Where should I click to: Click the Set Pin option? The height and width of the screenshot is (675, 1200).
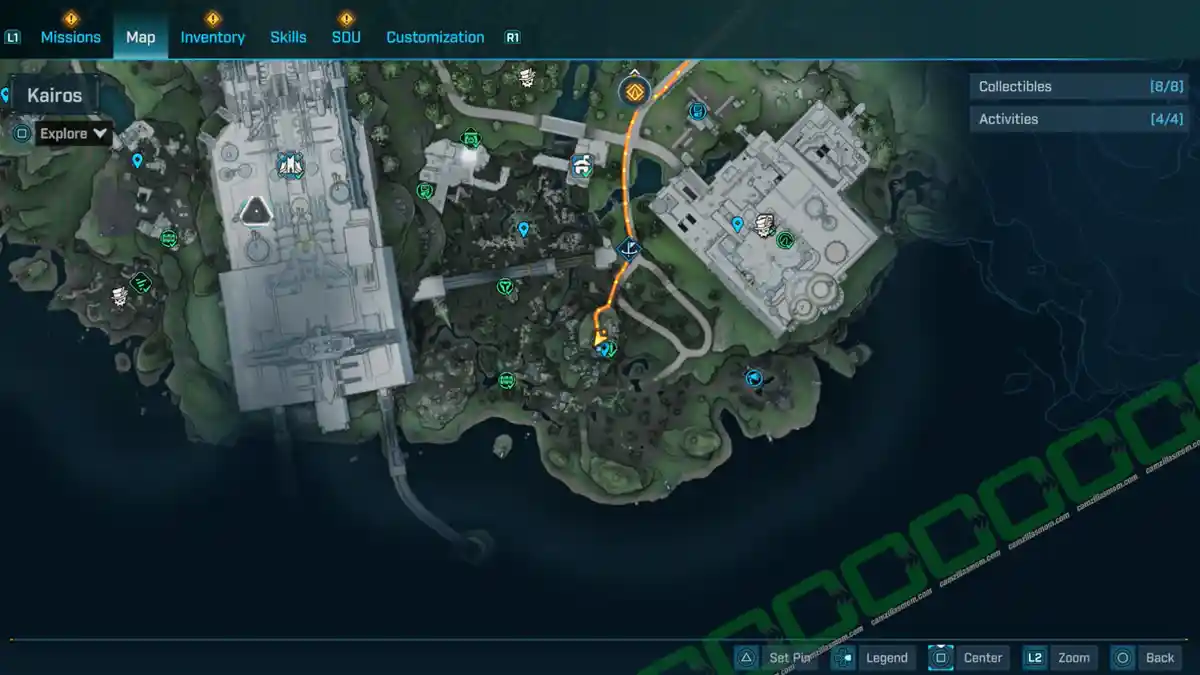click(776, 657)
